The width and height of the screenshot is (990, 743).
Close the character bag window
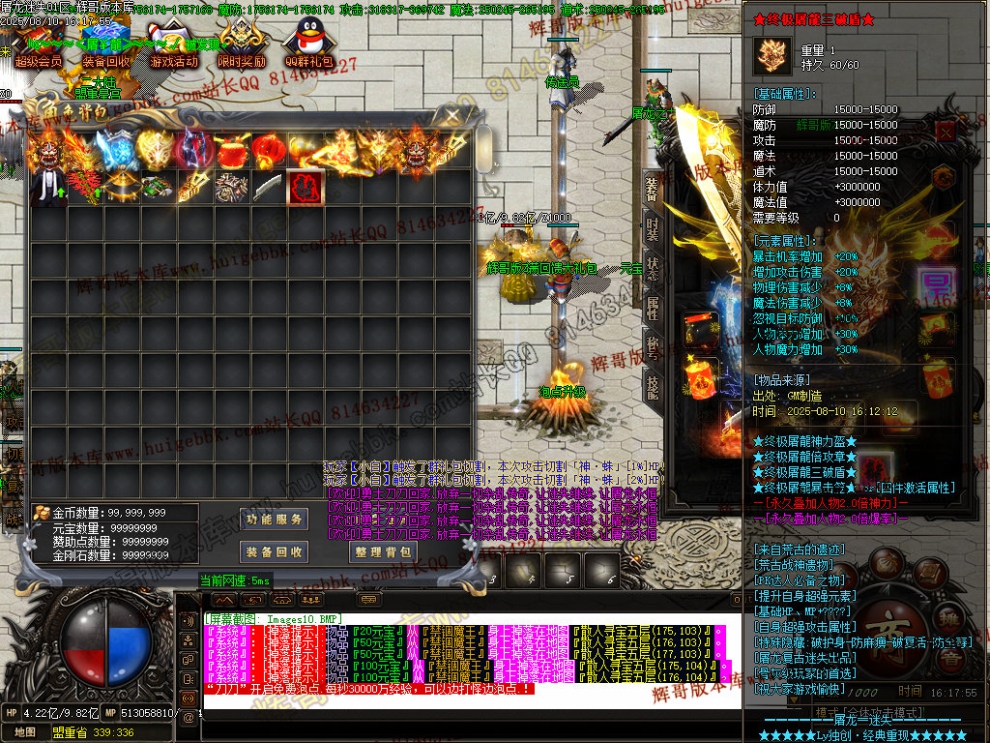point(452,116)
